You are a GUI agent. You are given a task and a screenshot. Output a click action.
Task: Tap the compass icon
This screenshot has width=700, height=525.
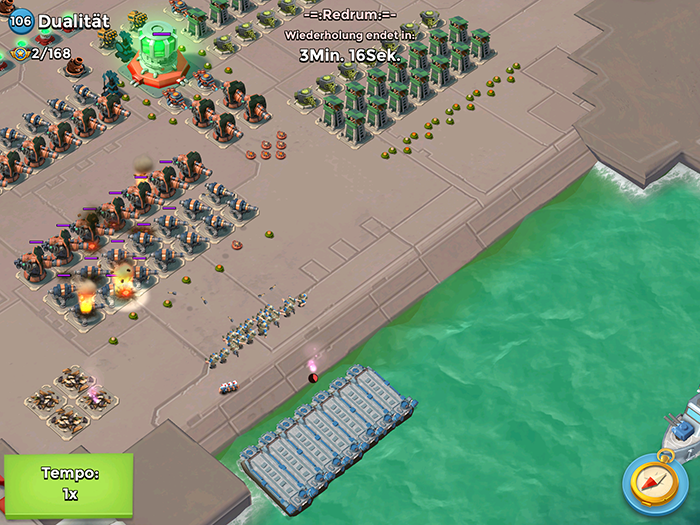click(654, 482)
